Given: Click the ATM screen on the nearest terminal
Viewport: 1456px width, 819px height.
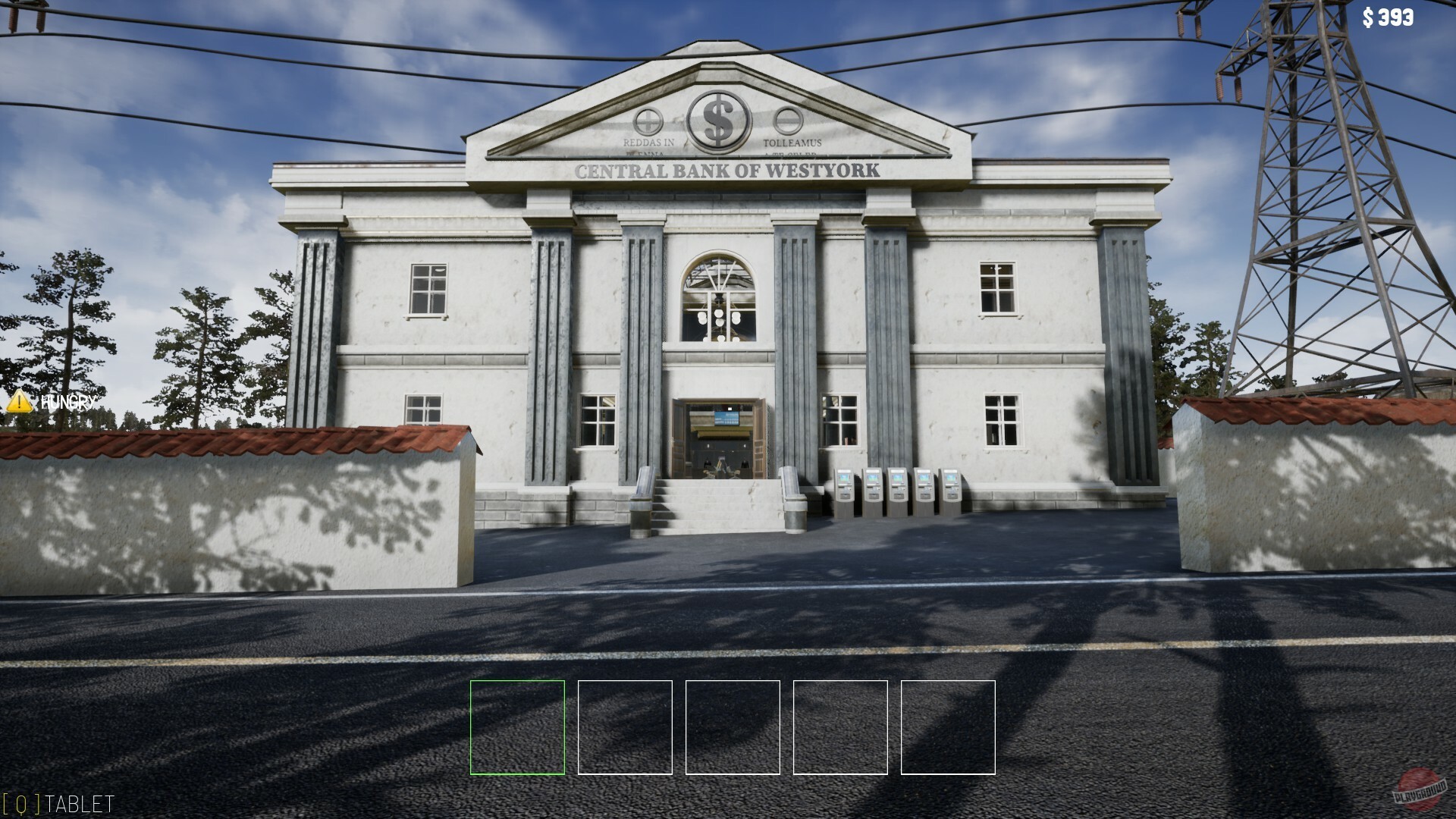Looking at the screenshot, I should tap(844, 478).
